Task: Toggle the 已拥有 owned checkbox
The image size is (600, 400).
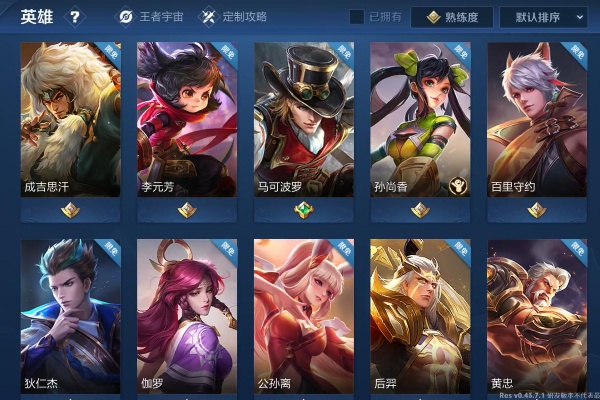Action: pyautogui.click(x=357, y=17)
